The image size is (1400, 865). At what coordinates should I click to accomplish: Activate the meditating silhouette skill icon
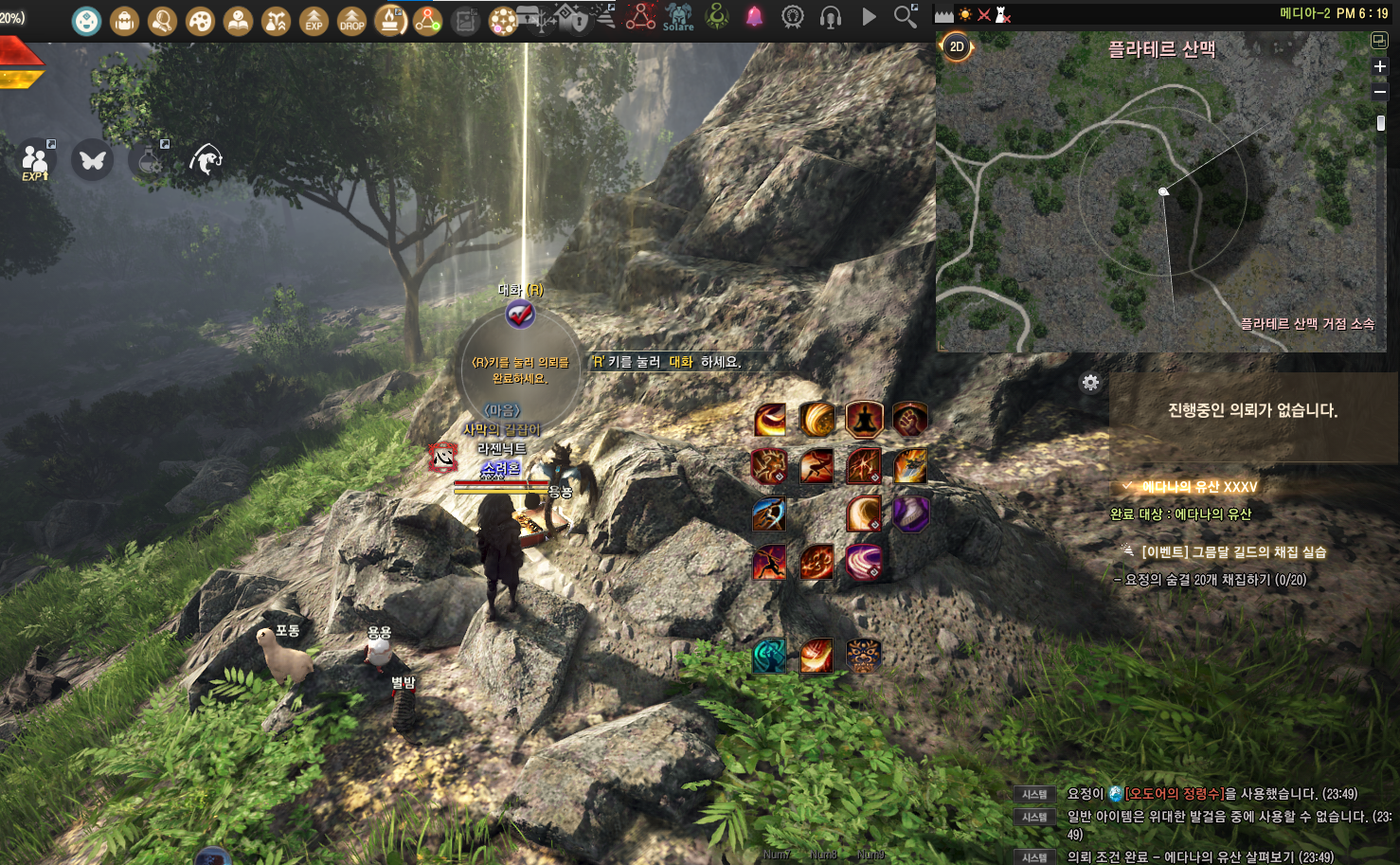(x=864, y=419)
